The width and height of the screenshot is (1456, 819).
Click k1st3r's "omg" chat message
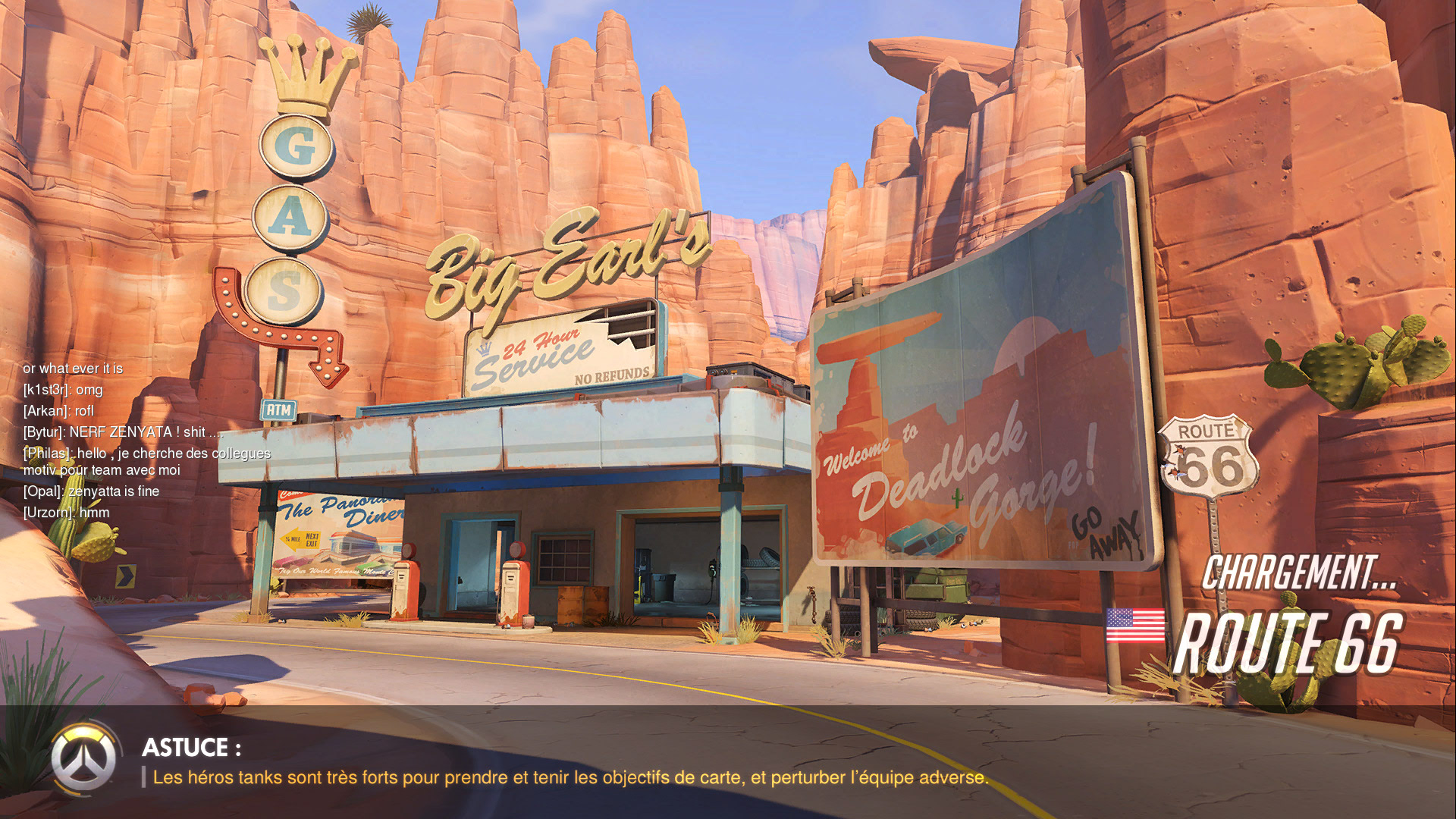(63, 390)
